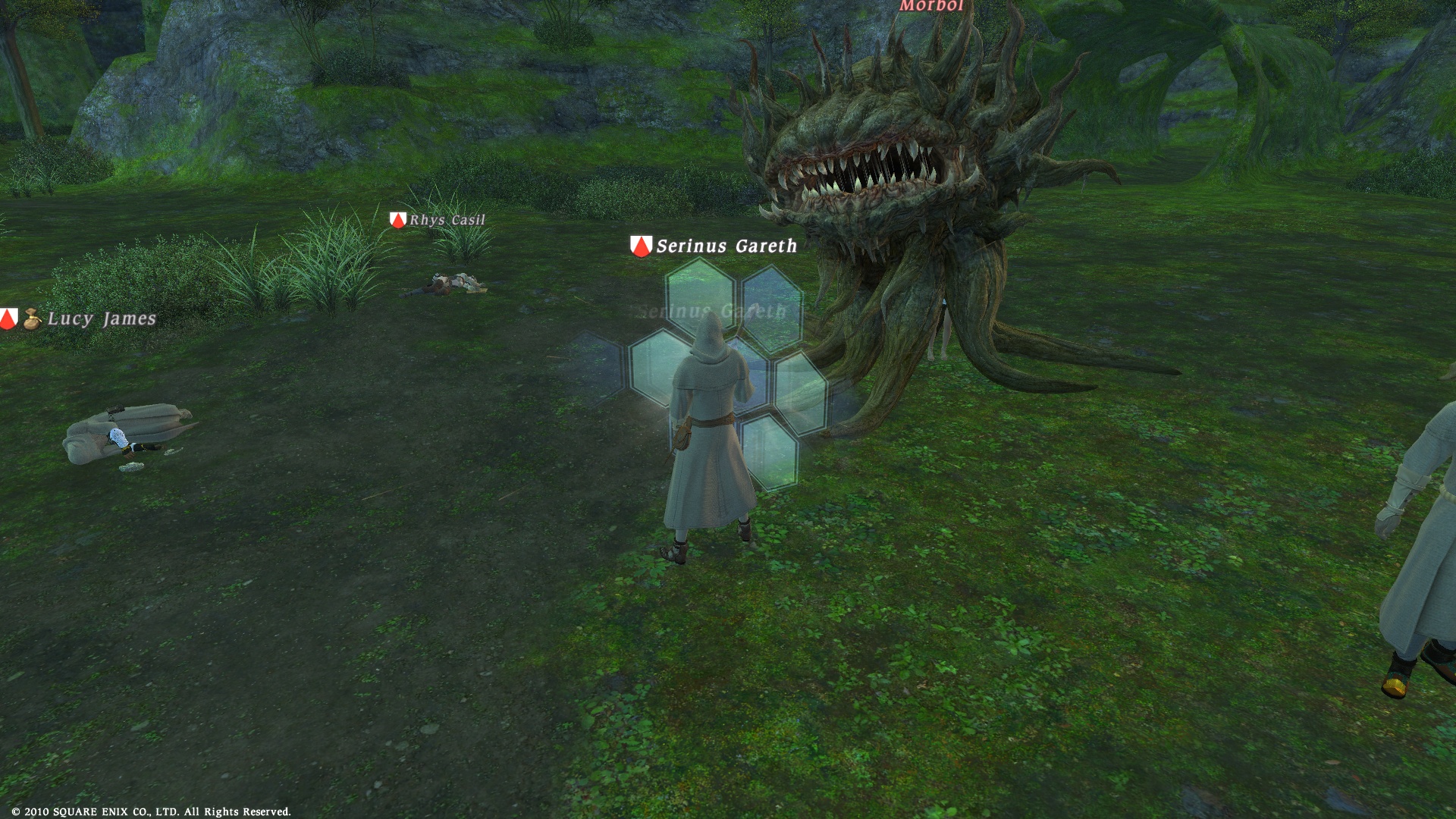Image resolution: width=1456 pixels, height=819 pixels.
Task: Target the red Morbol enemy name
Action: coord(931,6)
